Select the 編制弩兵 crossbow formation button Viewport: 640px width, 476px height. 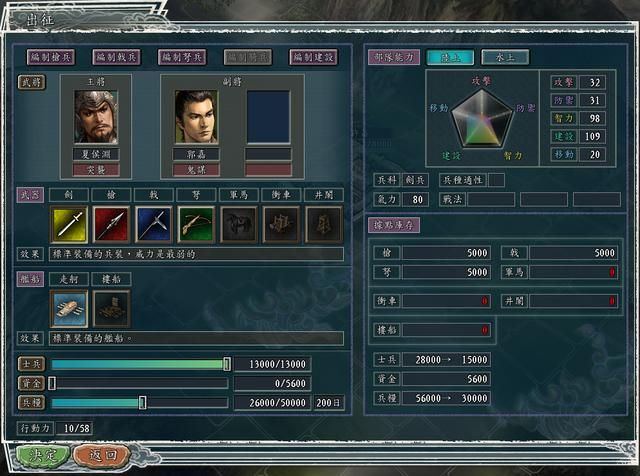[x=182, y=58]
